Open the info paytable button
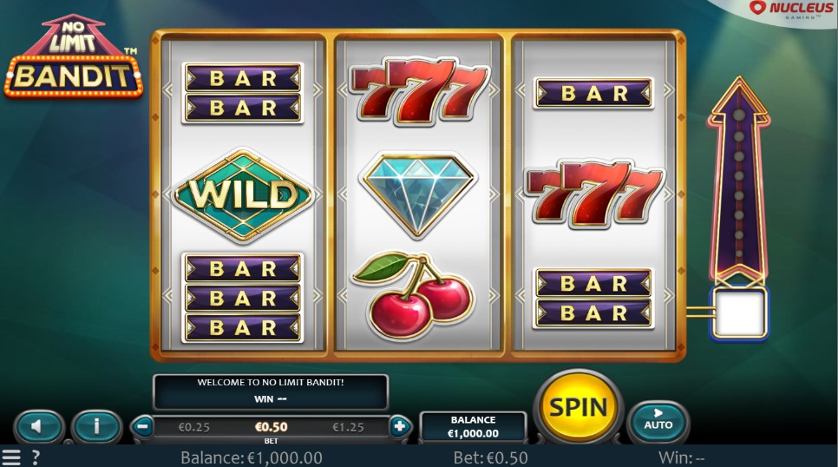This screenshot has width=838, height=467. click(x=96, y=427)
